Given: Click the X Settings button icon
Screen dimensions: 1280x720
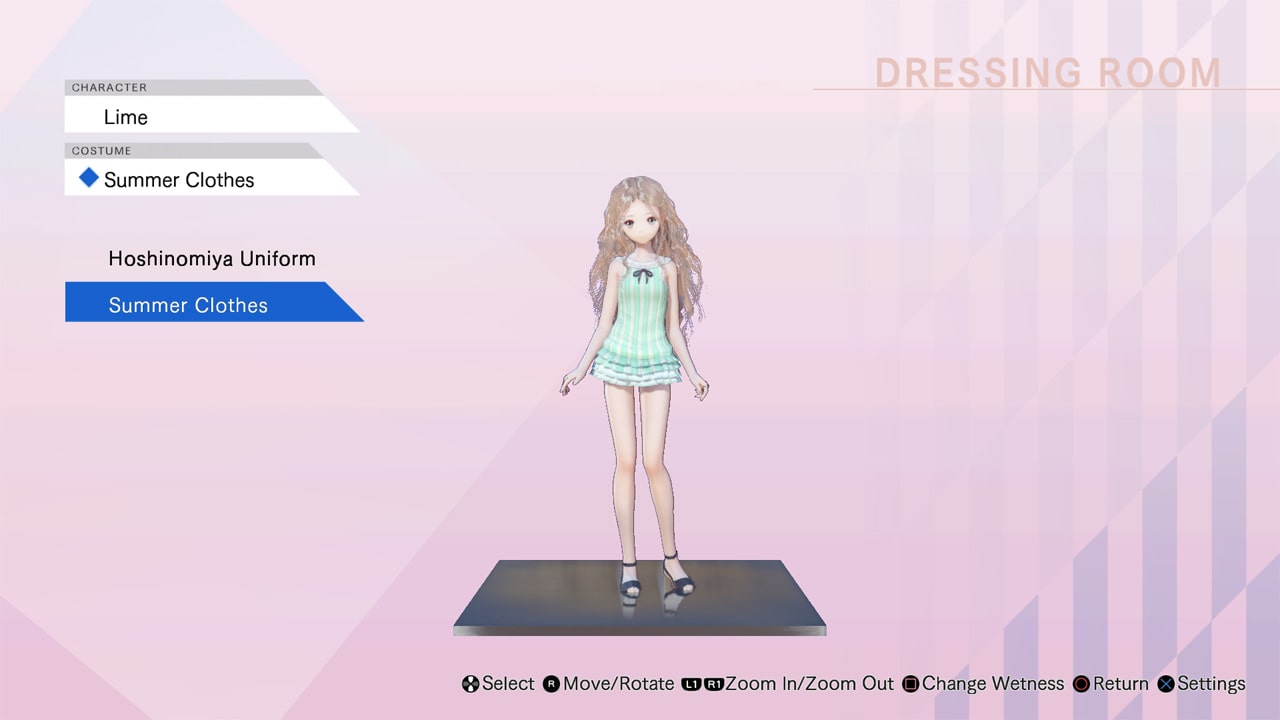Looking at the screenshot, I should click(x=1166, y=684).
